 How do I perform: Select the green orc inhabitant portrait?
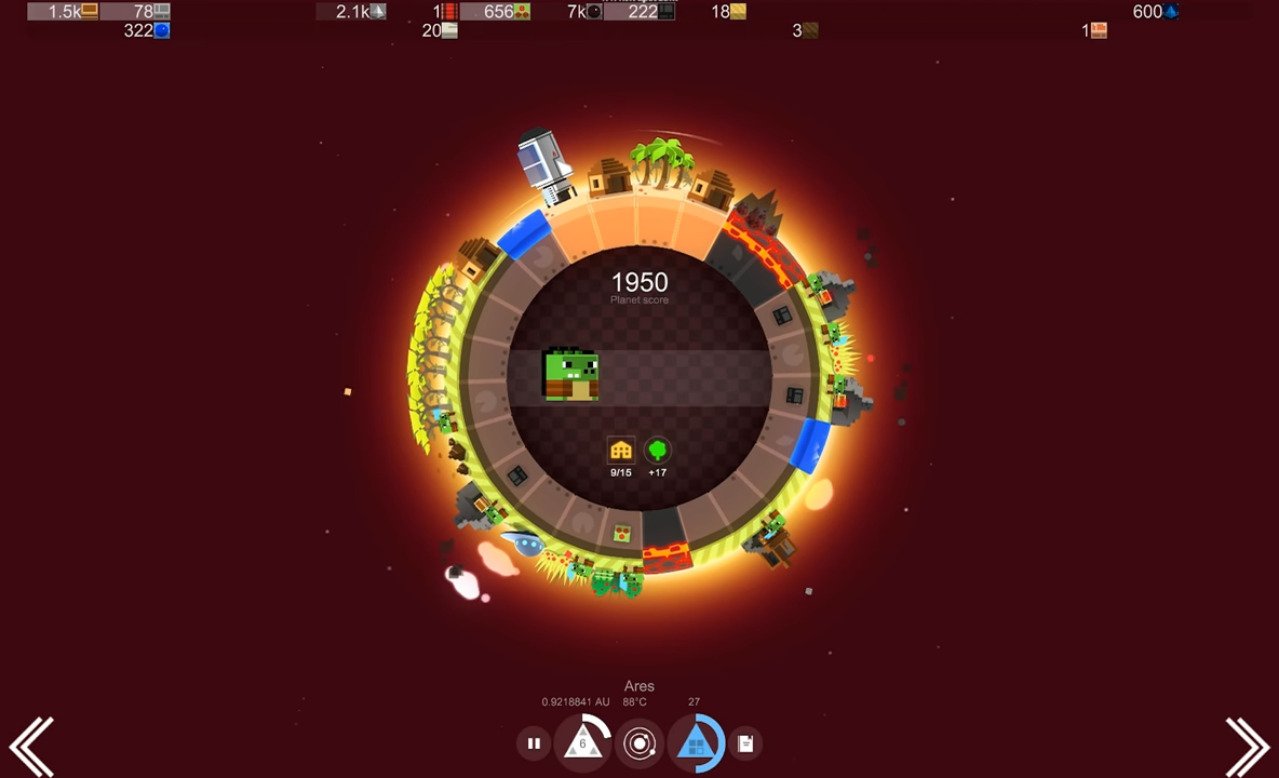click(571, 375)
